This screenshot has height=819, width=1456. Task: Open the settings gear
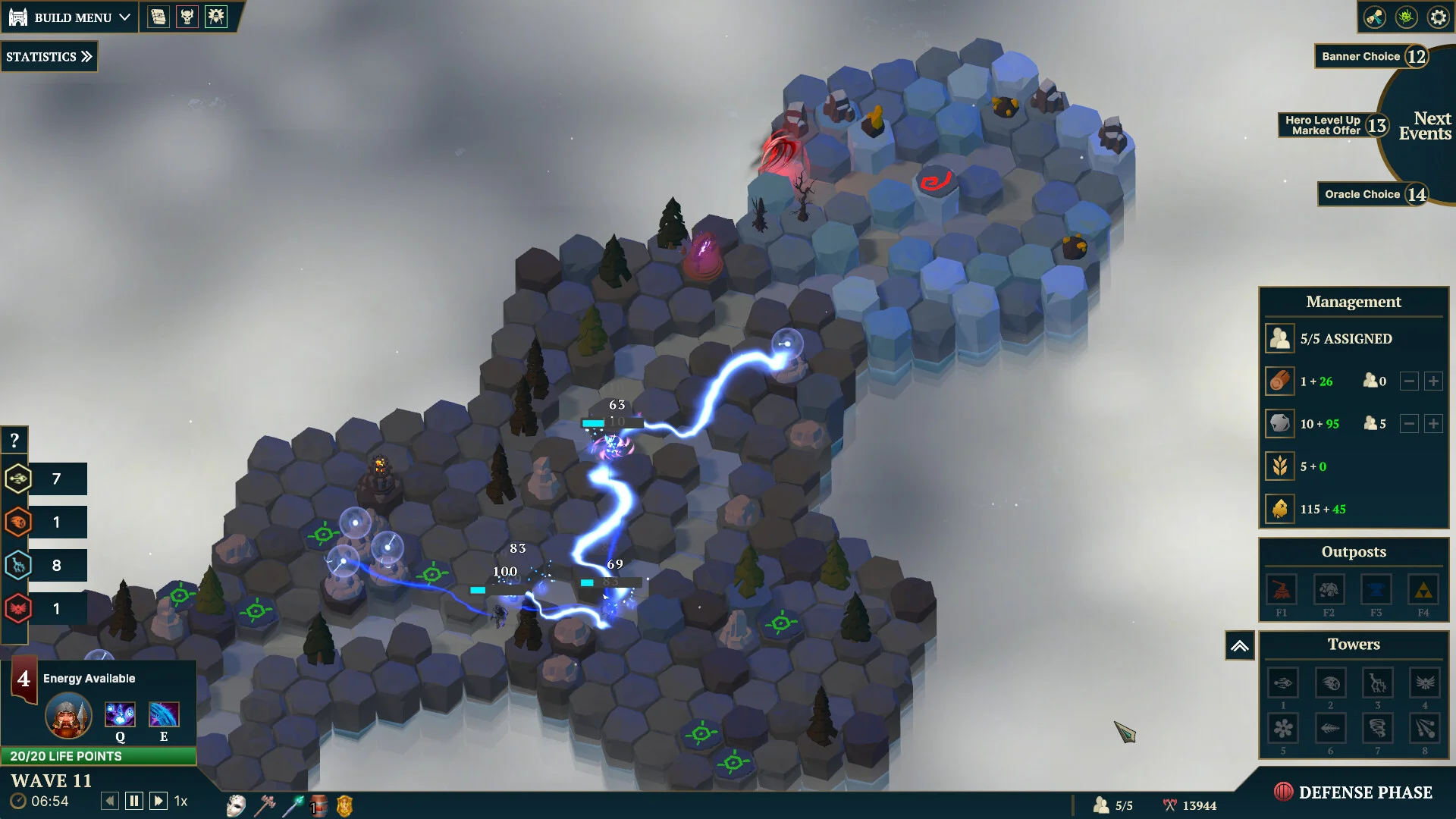coord(1438,17)
